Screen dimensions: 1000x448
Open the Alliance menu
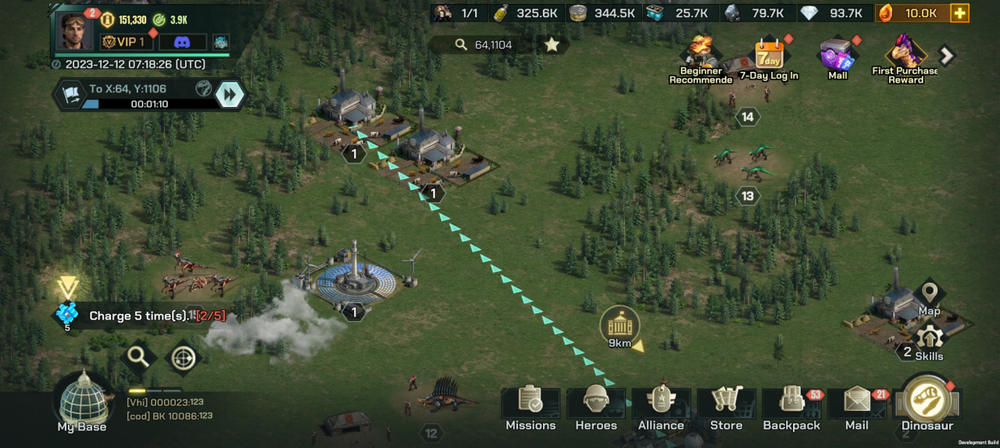(661, 408)
